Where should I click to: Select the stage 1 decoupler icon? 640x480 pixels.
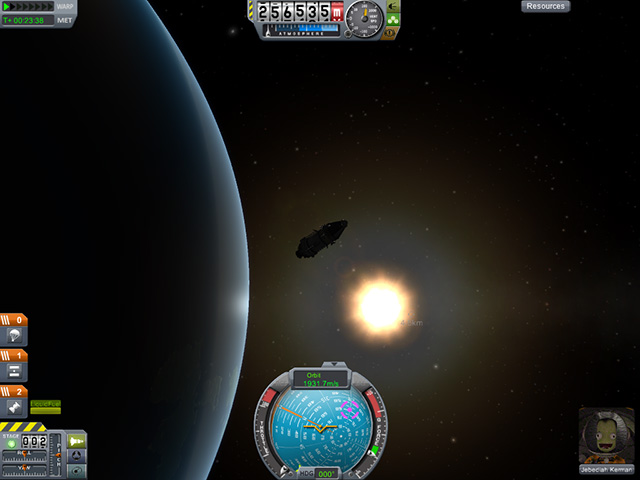pyautogui.click(x=16, y=371)
